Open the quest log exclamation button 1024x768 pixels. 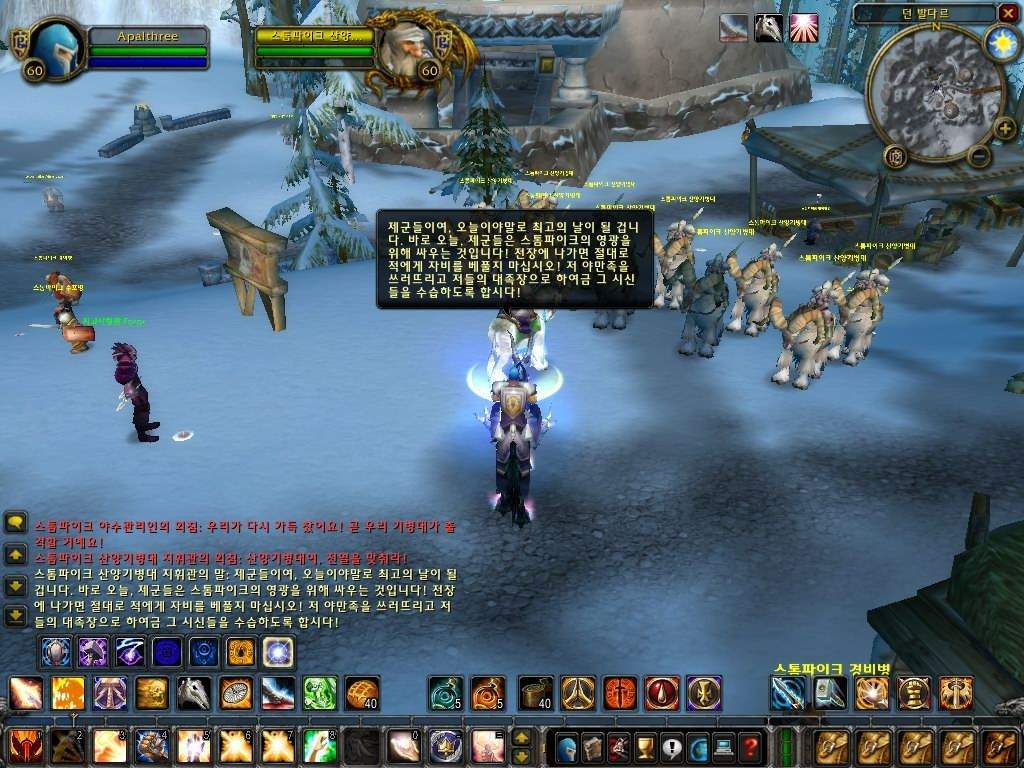(x=671, y=747)
